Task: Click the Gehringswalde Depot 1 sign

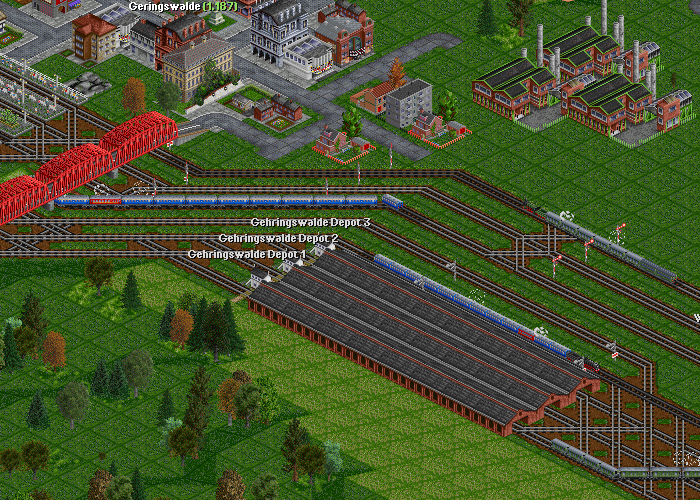Action: (247, 254)
